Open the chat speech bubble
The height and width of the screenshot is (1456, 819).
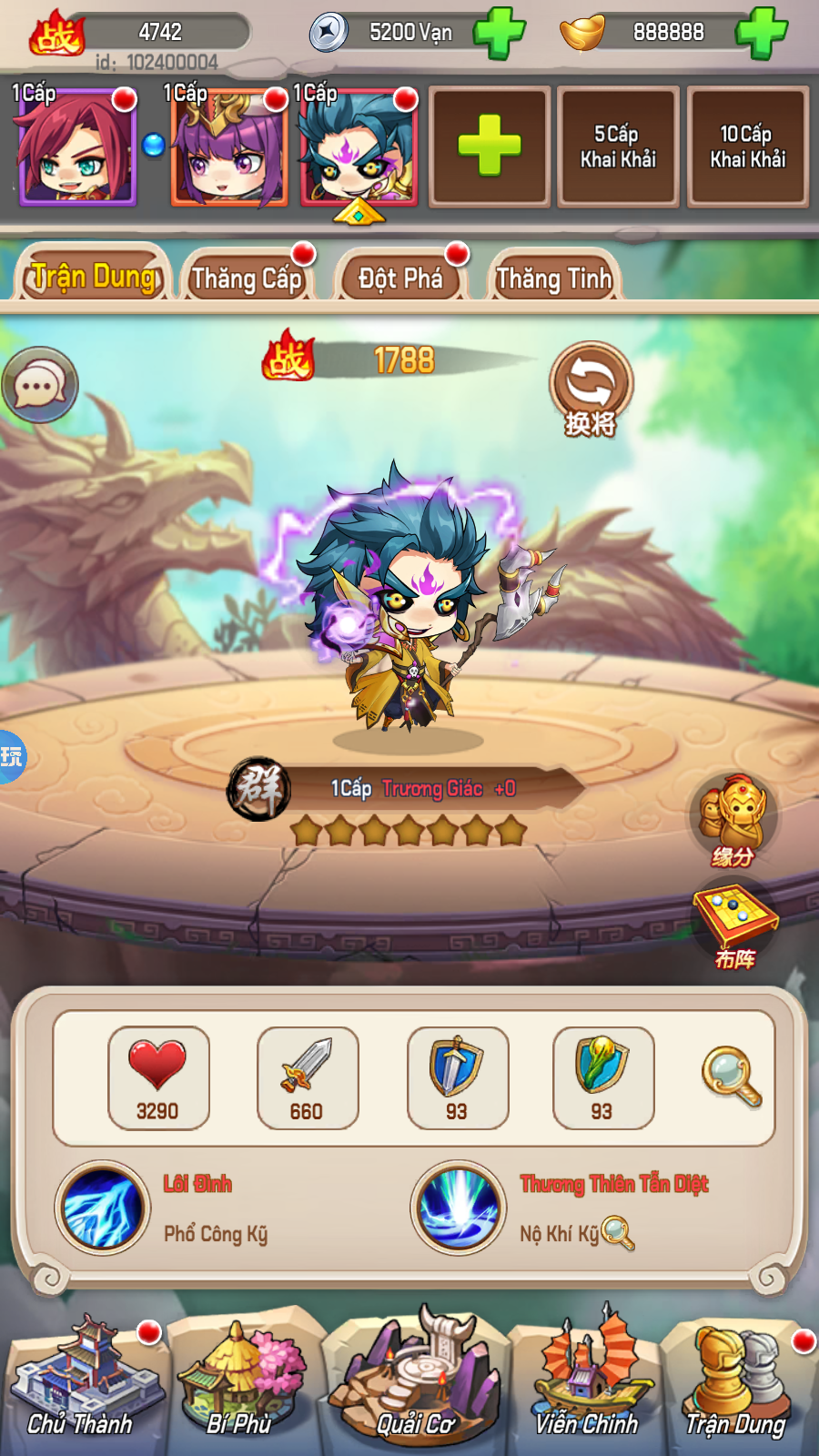point(40,386)
